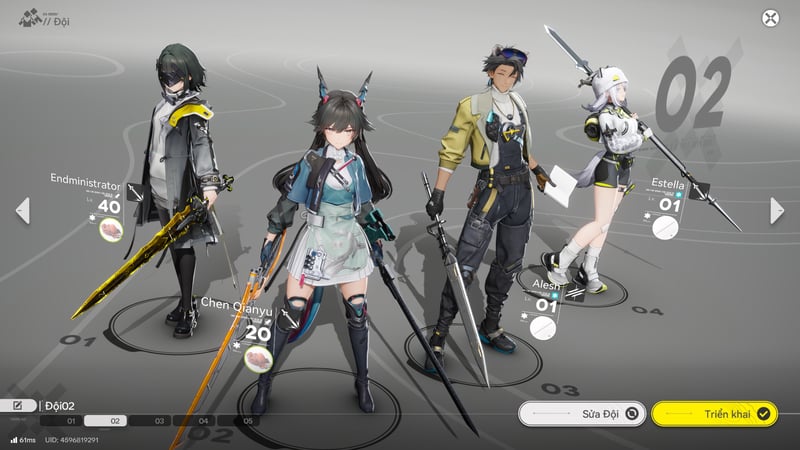Go to the next team with right arrow
The width and height of the screenshot is (800, 450).
[777, 210]
